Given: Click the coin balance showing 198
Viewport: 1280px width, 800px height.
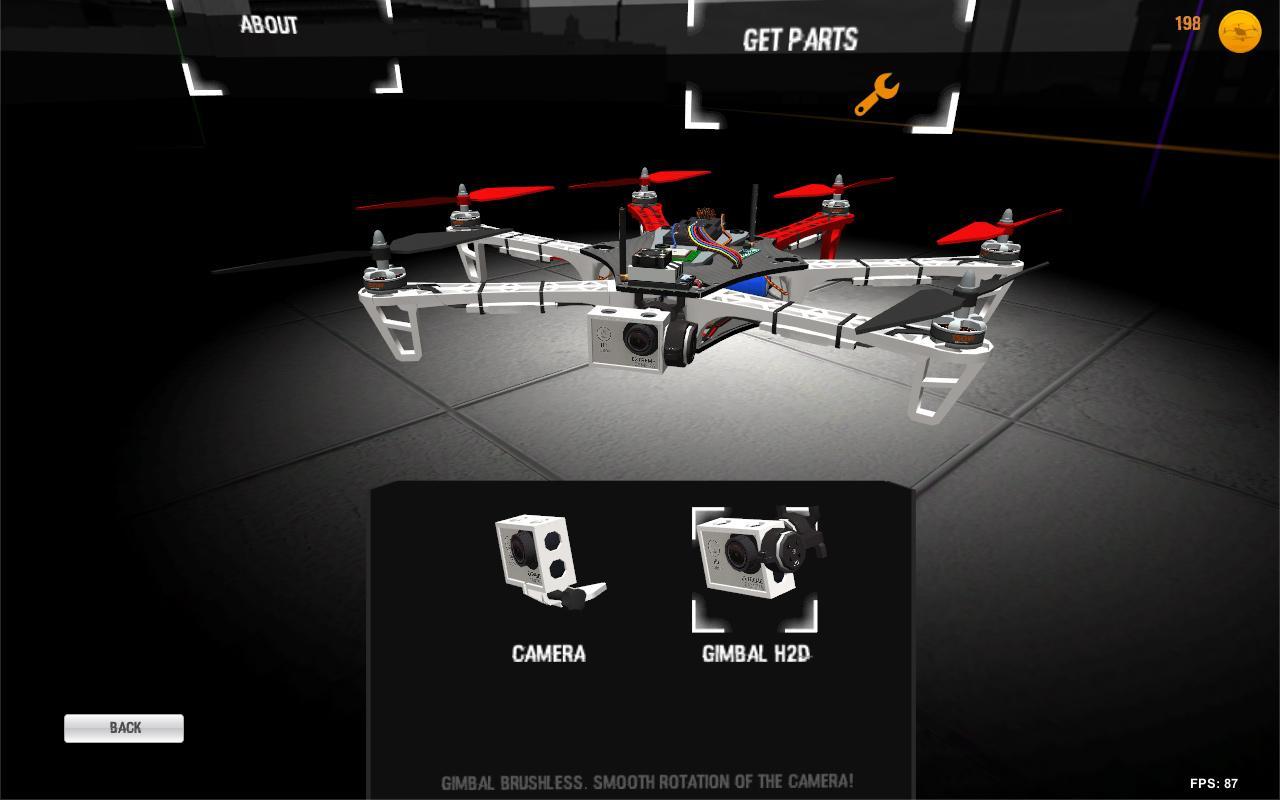Looking at the screenshot, I should pyautogui.click(x=1186, y=24).
